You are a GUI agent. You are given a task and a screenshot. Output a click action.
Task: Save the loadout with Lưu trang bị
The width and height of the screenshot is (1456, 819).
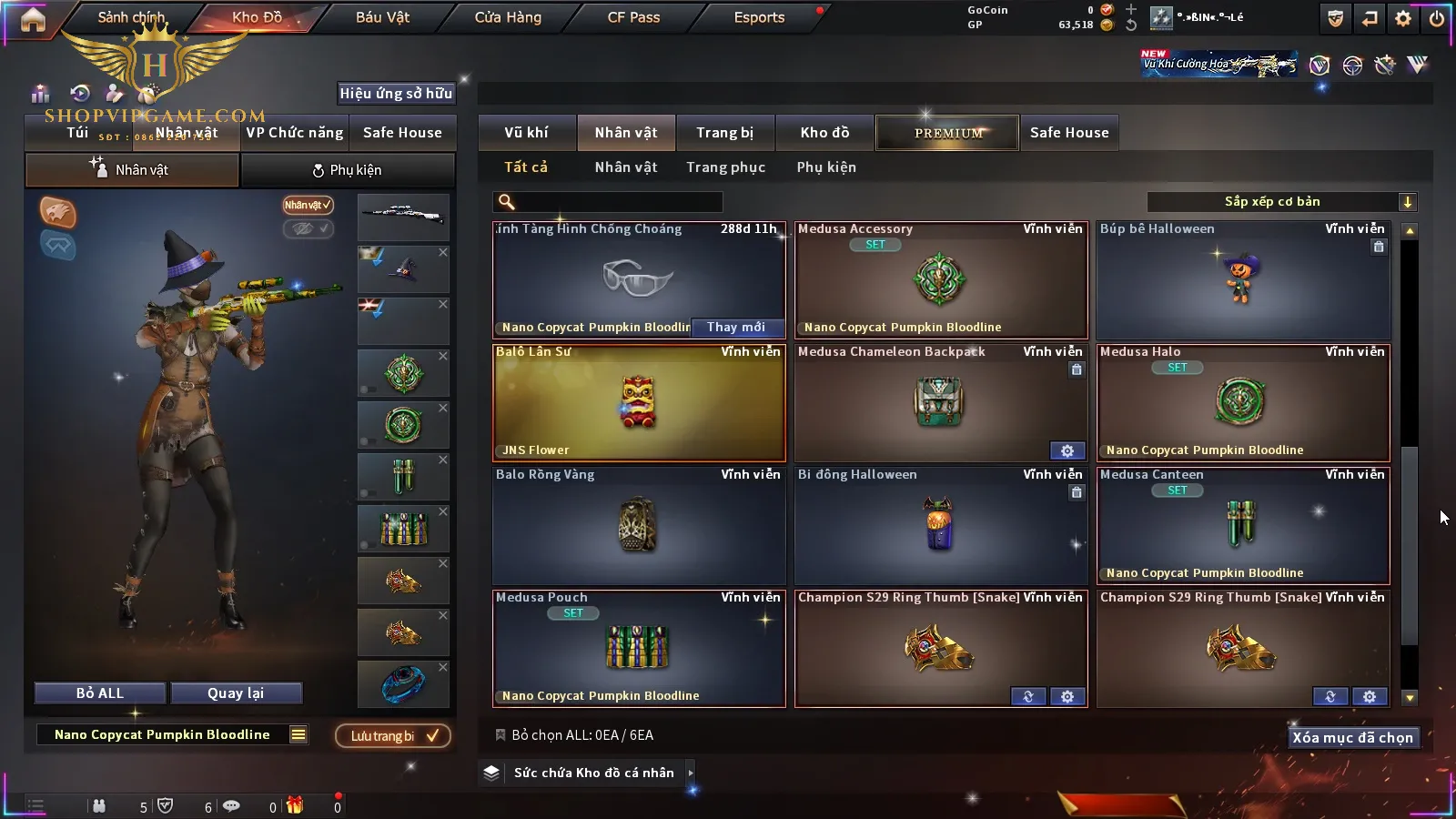pos(393,736)
